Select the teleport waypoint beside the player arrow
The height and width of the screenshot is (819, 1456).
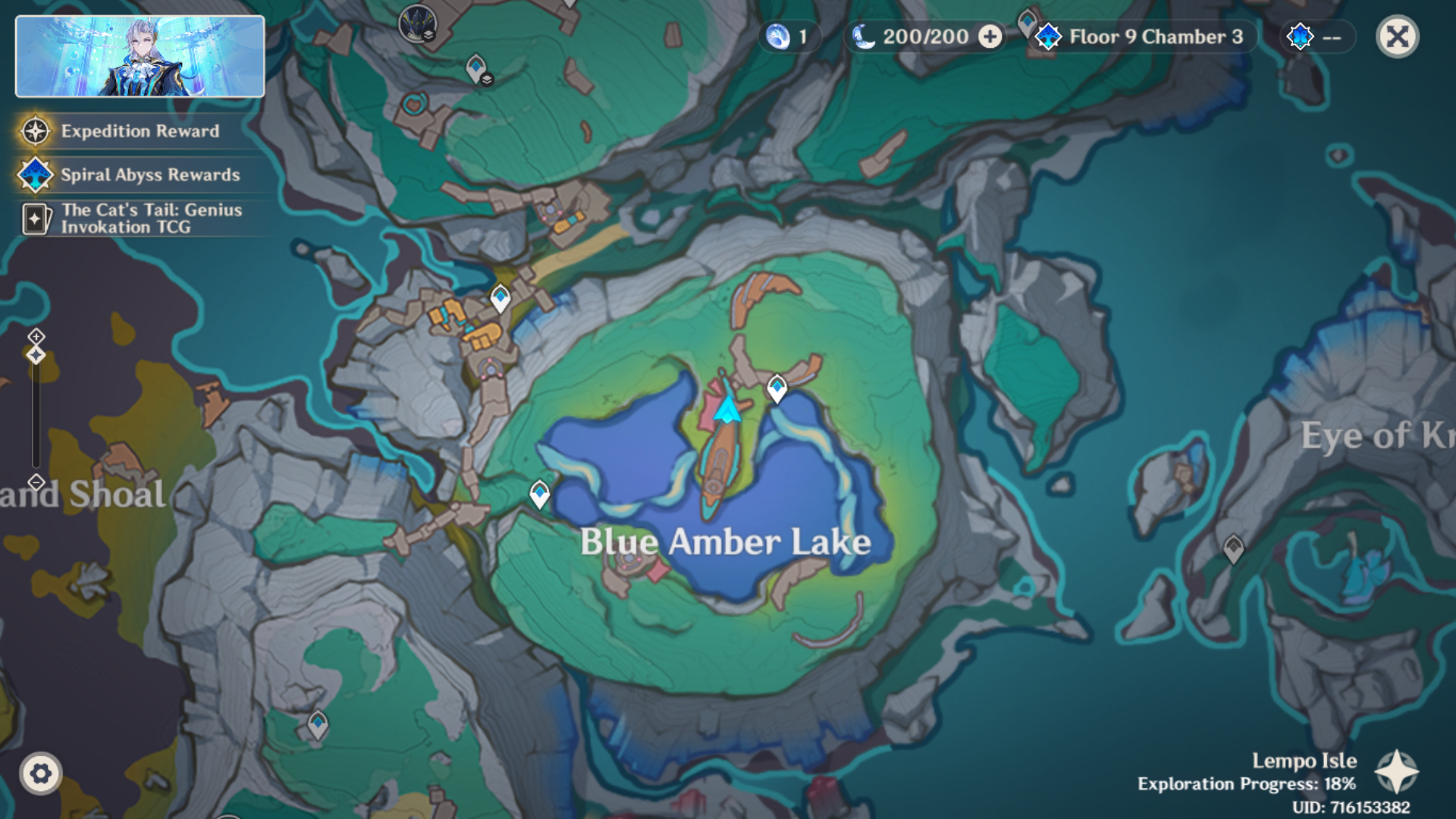tap(777, 388)
